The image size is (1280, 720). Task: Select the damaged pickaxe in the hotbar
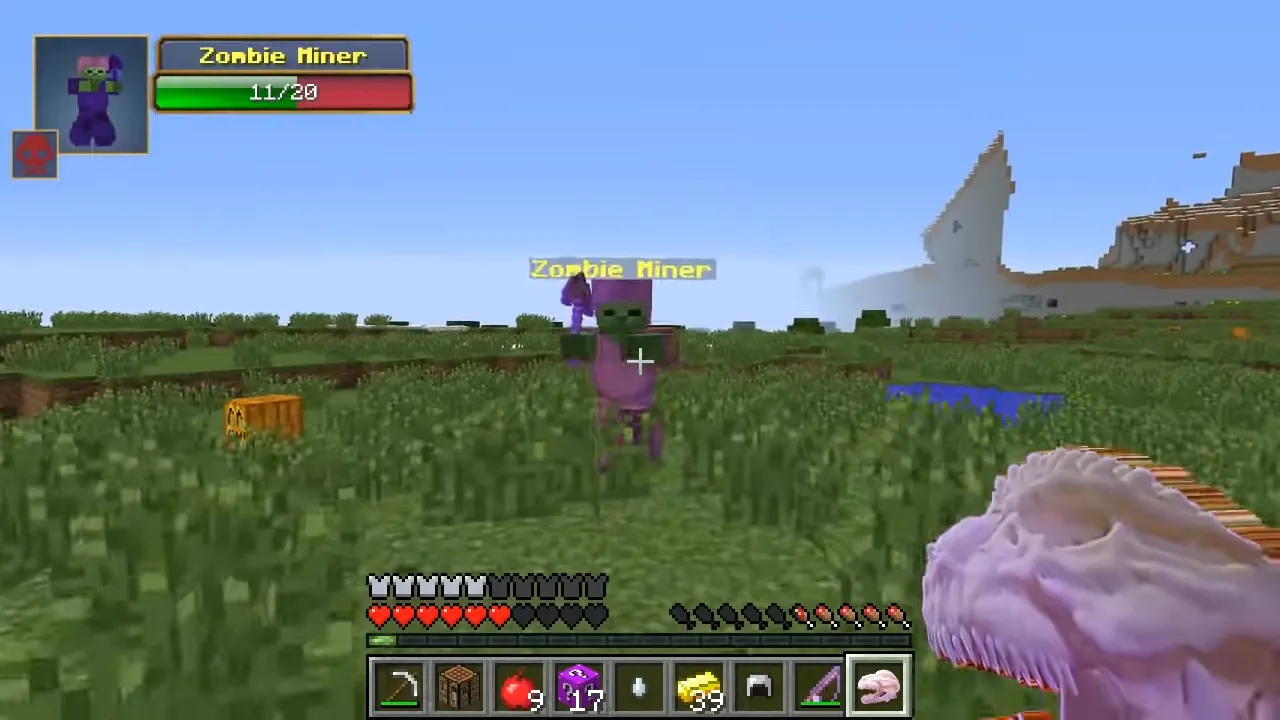398,685
